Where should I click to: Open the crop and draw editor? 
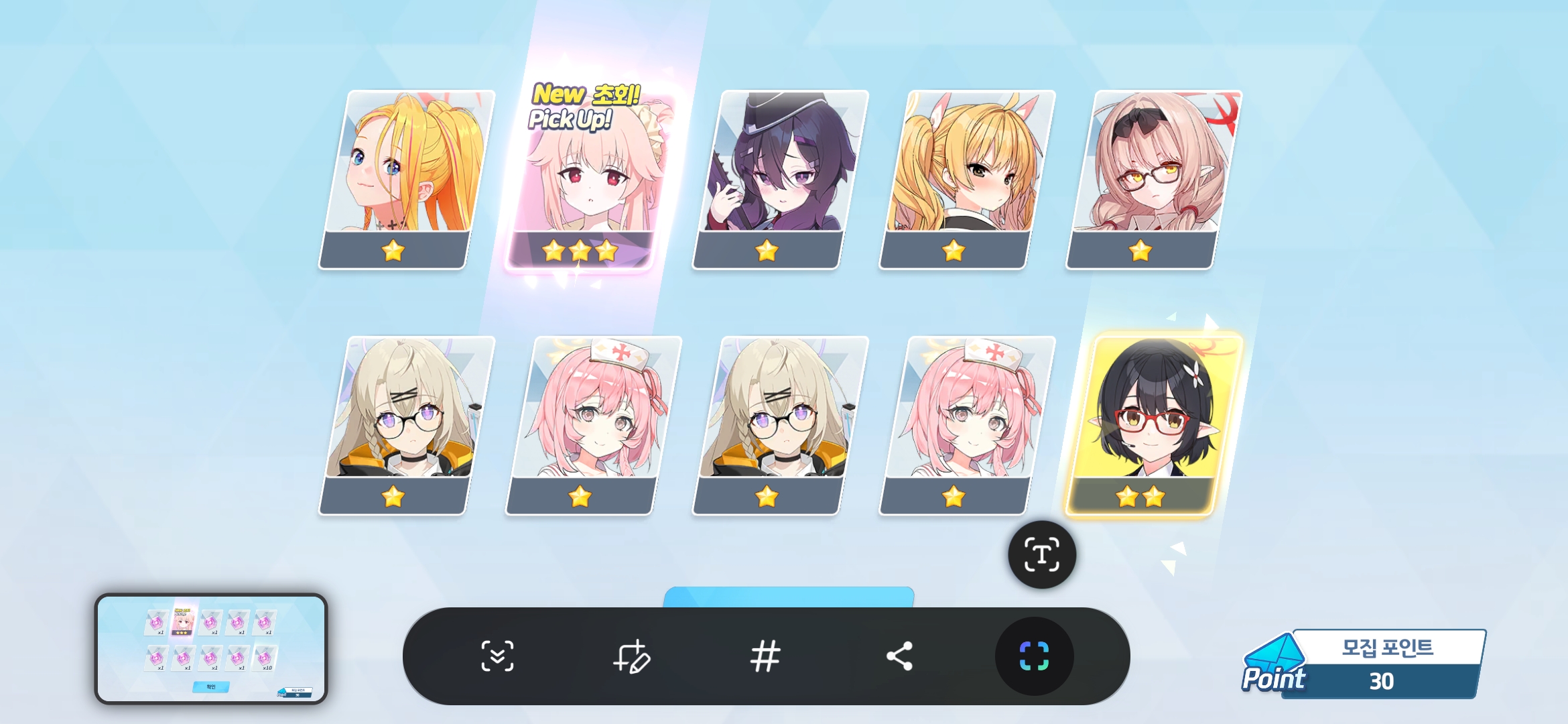[631, 656]
